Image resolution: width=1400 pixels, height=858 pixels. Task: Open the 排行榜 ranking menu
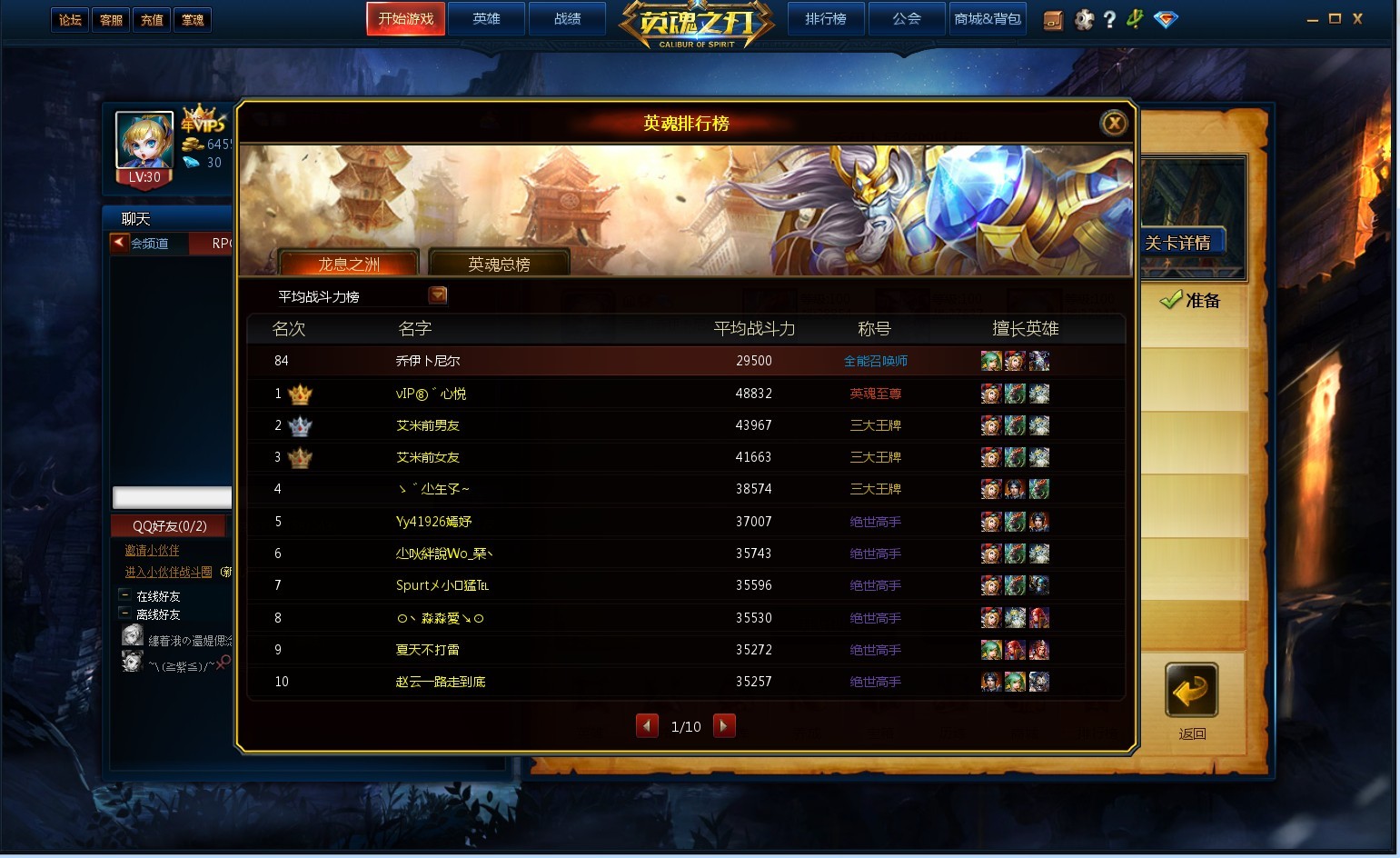[825, 19]
